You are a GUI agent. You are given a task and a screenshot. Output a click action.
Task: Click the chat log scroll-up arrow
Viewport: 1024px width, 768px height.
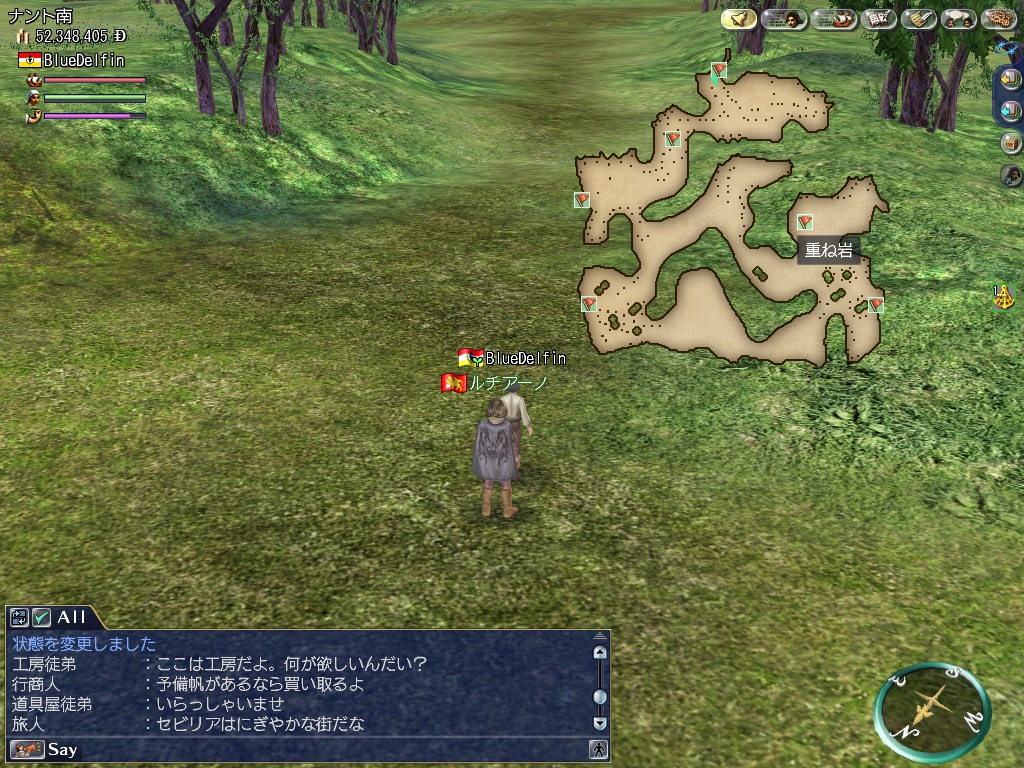pyautogui.click(x=599, y=653)
